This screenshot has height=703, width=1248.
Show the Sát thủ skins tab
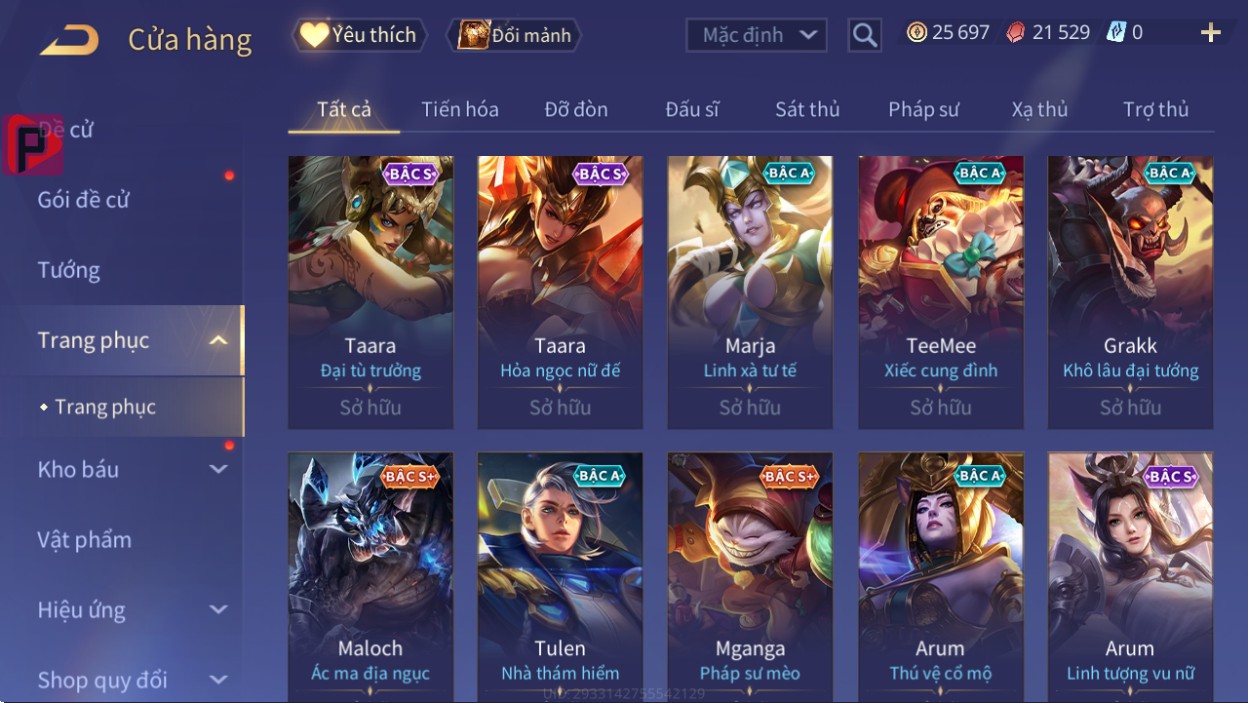coord(807,109)
